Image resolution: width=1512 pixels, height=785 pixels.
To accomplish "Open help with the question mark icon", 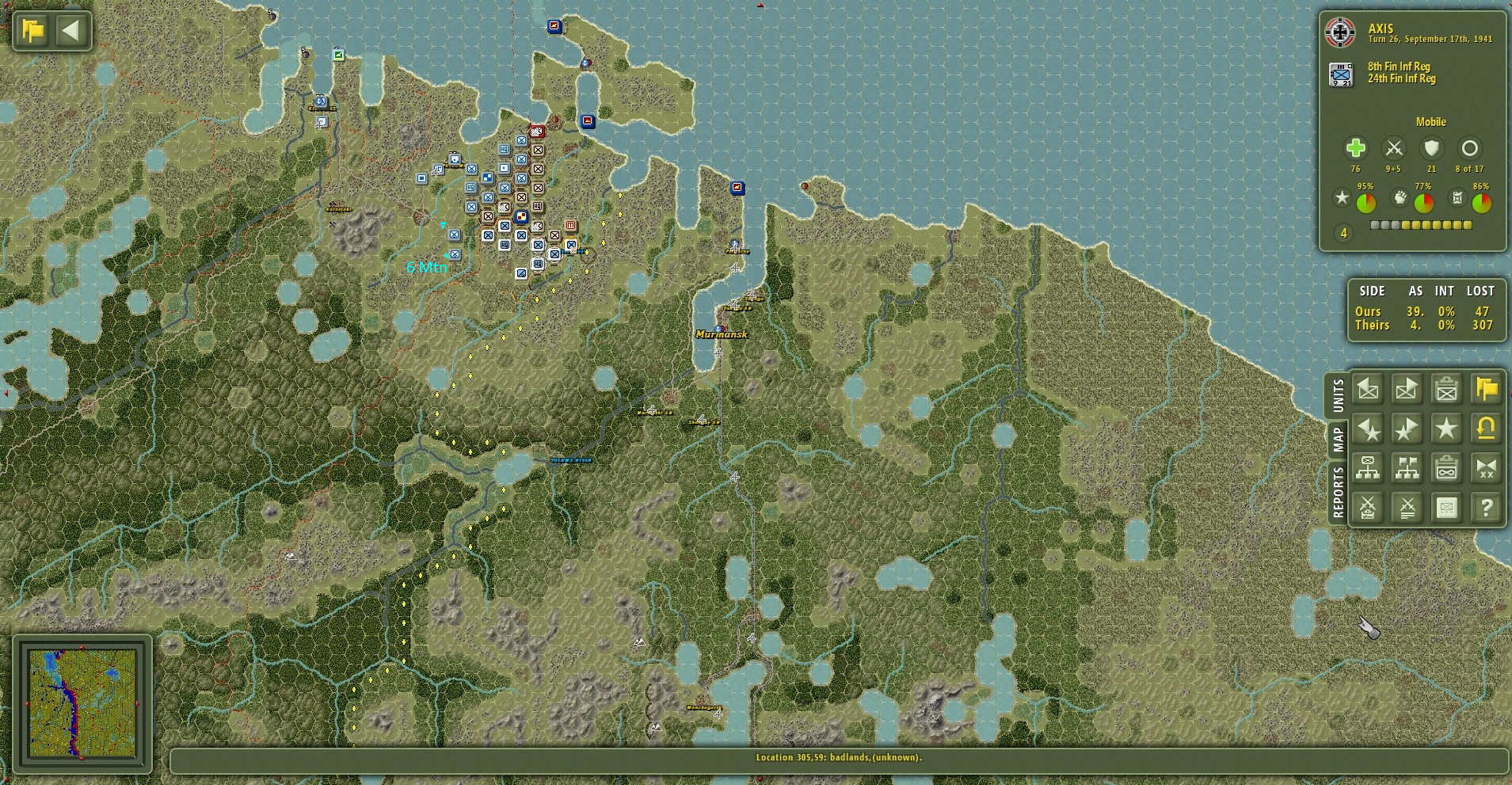I will 1487,508.
